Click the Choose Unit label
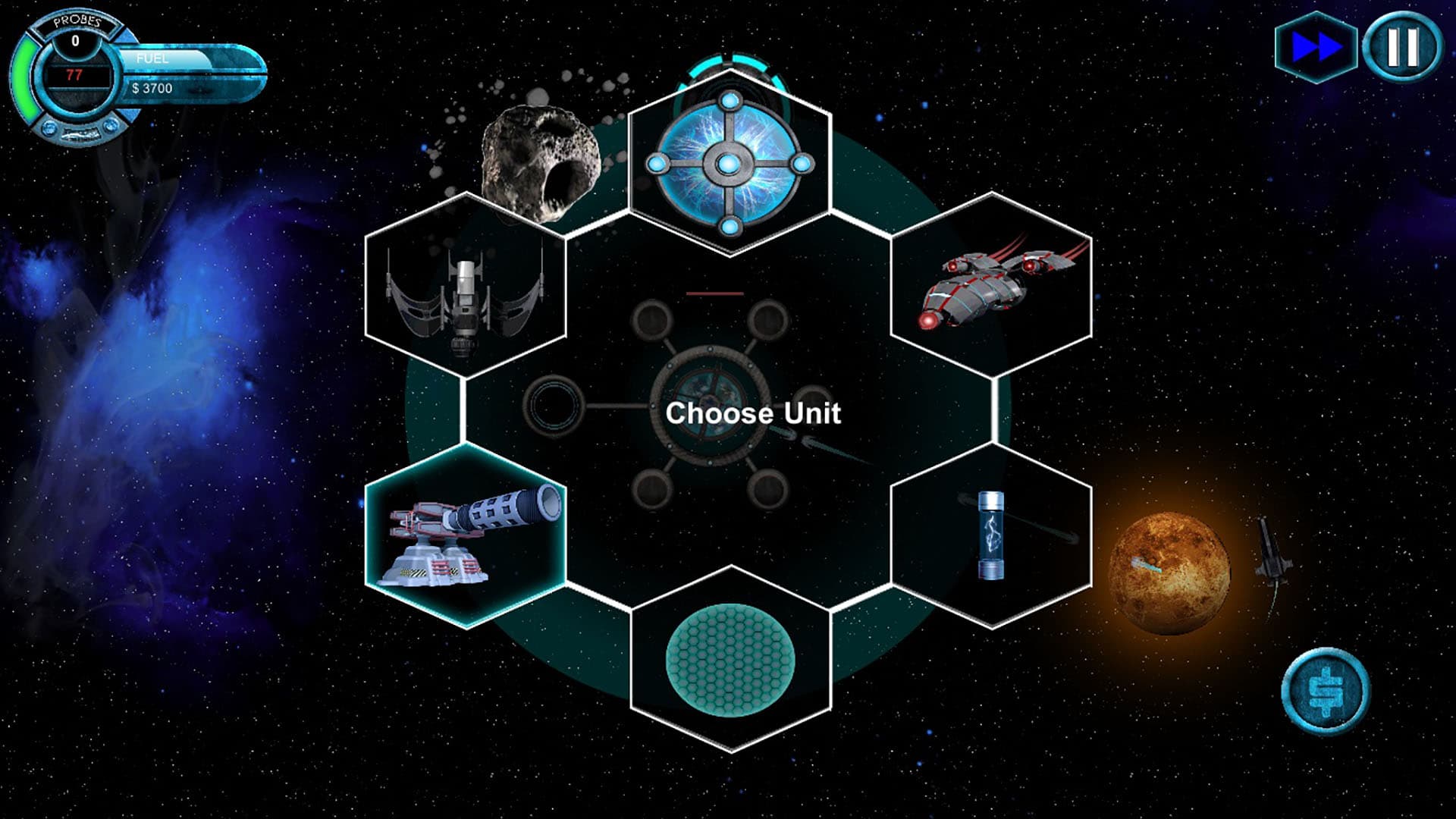This screenshot has width=1456, height=819. (754, 413)
